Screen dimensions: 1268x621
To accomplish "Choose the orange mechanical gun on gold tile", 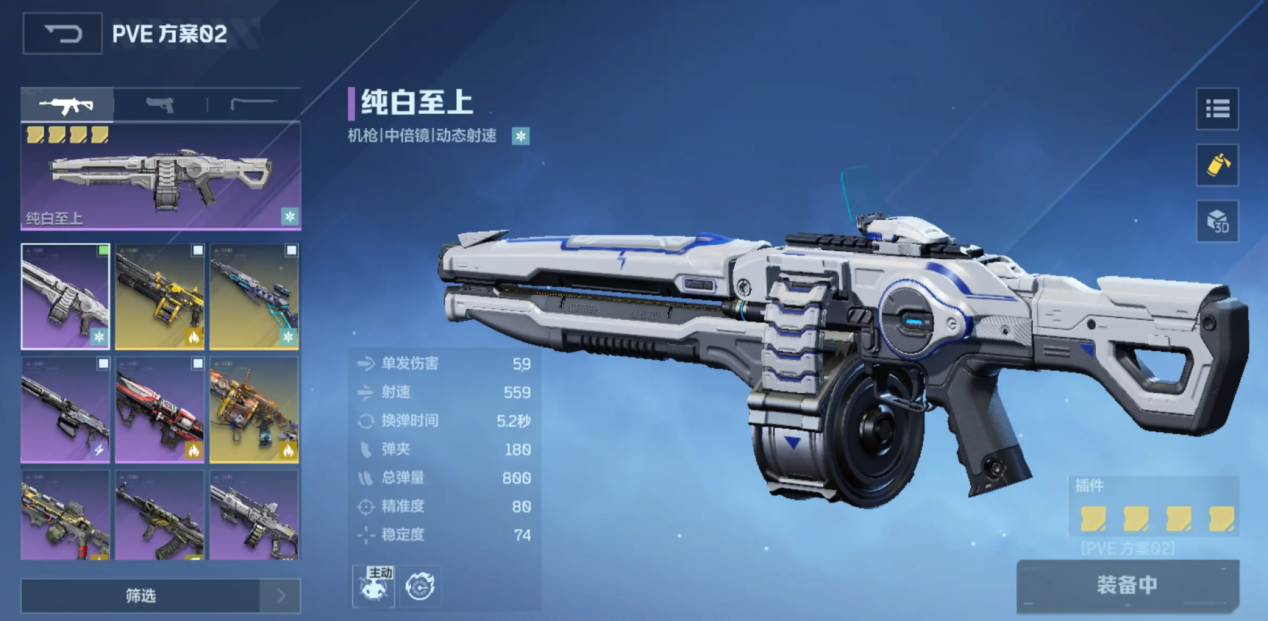I will tap(254, 409).
